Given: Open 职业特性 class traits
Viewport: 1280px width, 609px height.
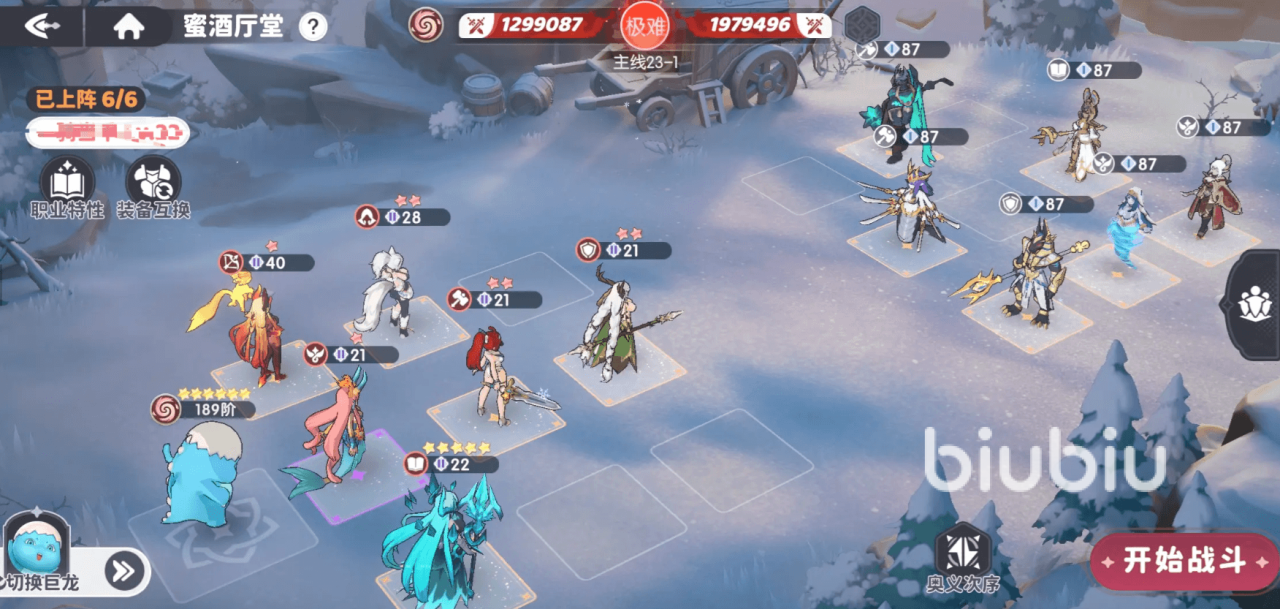Looking at the screenshot, I should [x=67, y=187].
